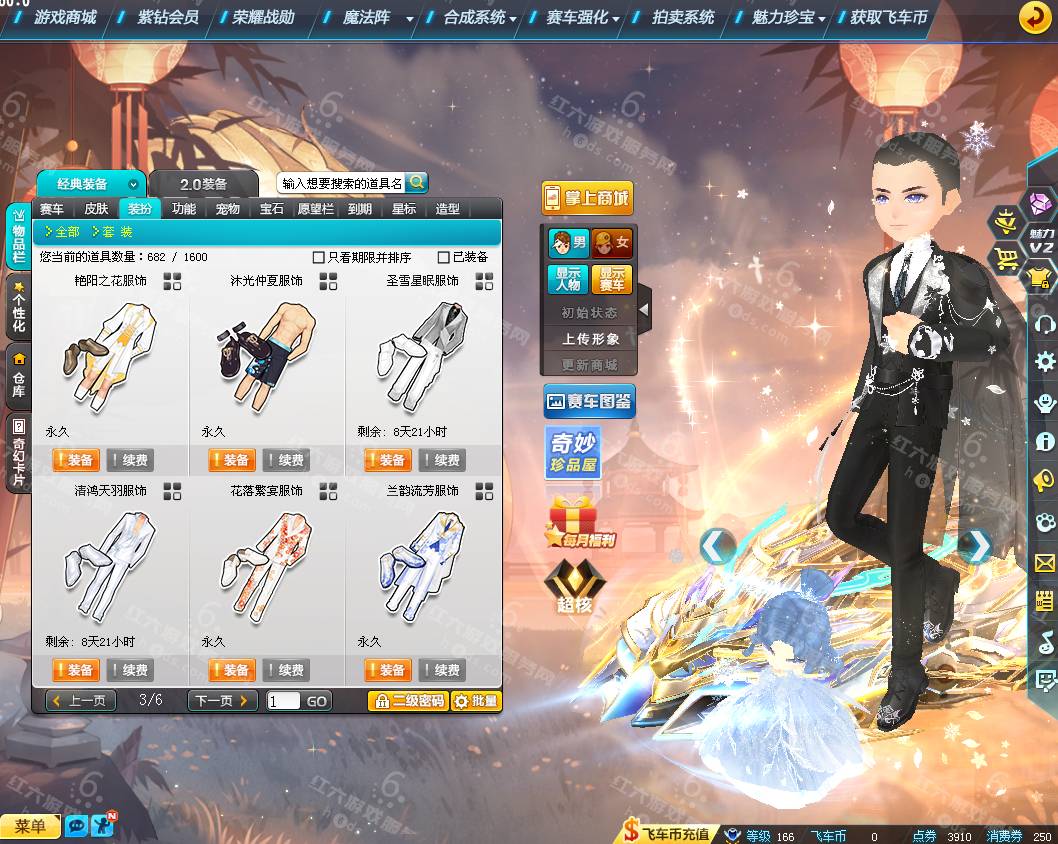Click the 飞车币充值 recharge button
Viewport: 1058px width, 844px height.
[x=666, y=833]
